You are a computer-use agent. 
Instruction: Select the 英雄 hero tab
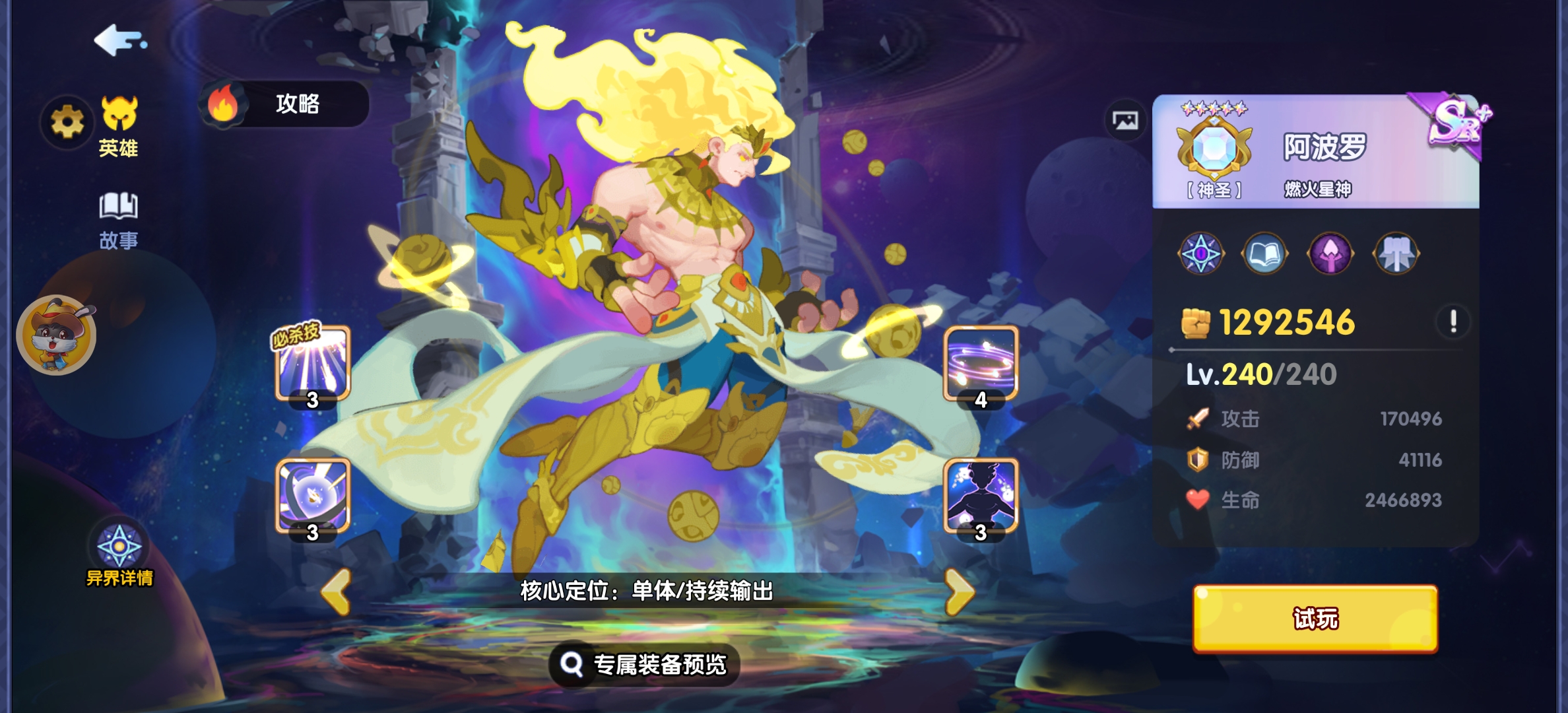click(x=119, y=123)
